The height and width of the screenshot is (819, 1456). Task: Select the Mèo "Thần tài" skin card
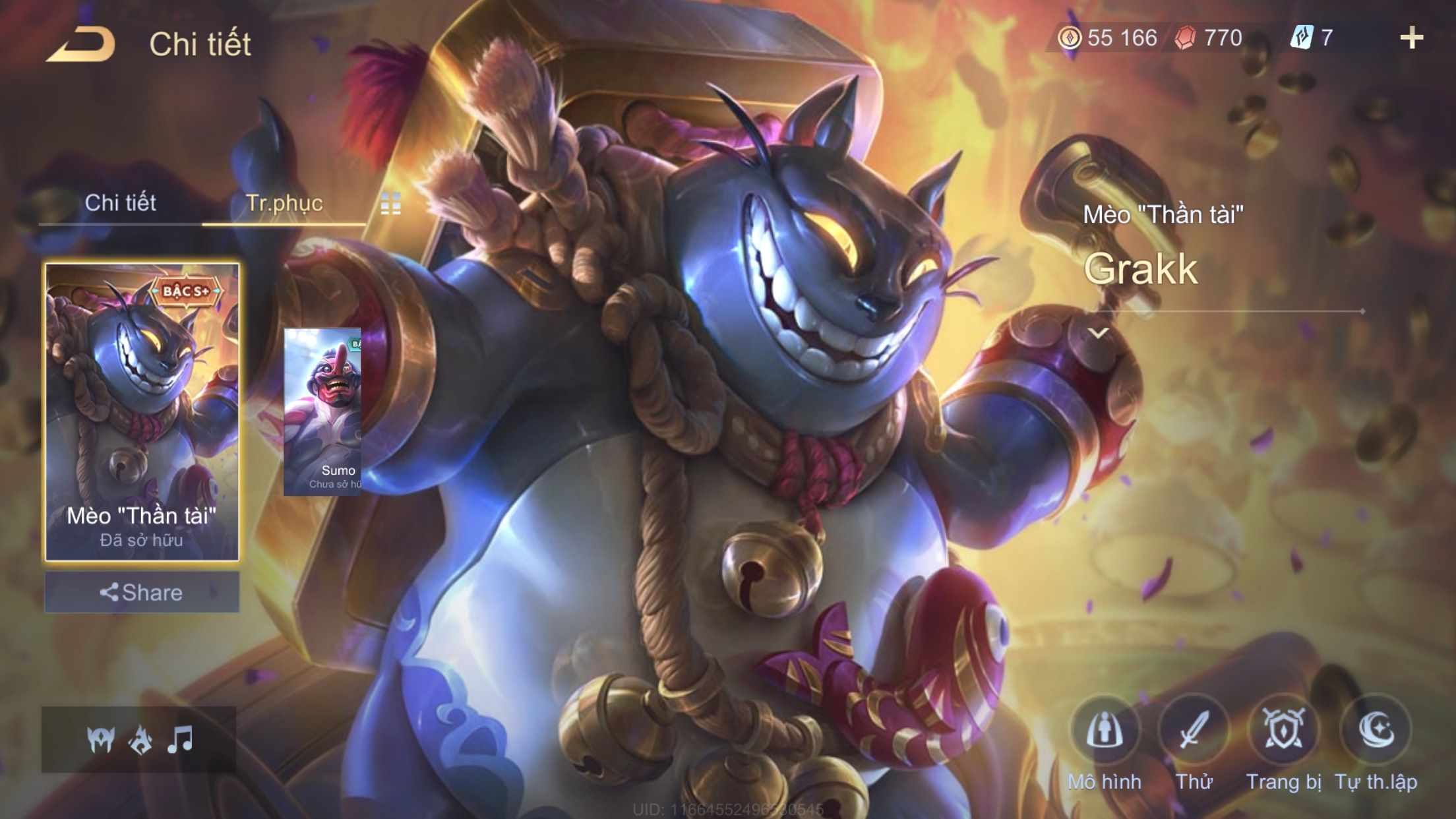142,412
